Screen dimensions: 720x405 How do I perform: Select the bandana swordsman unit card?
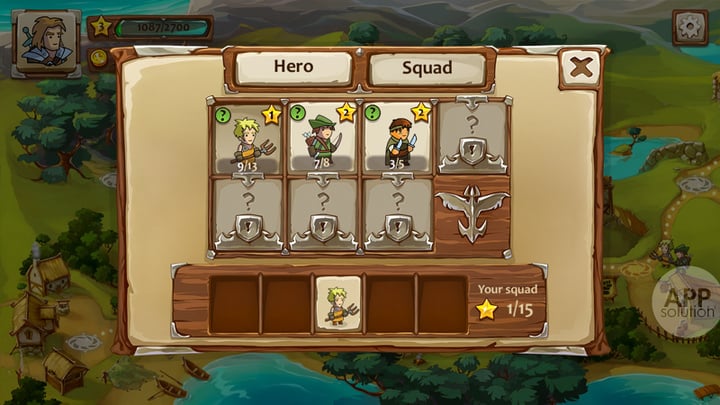[x=397, y=139]
